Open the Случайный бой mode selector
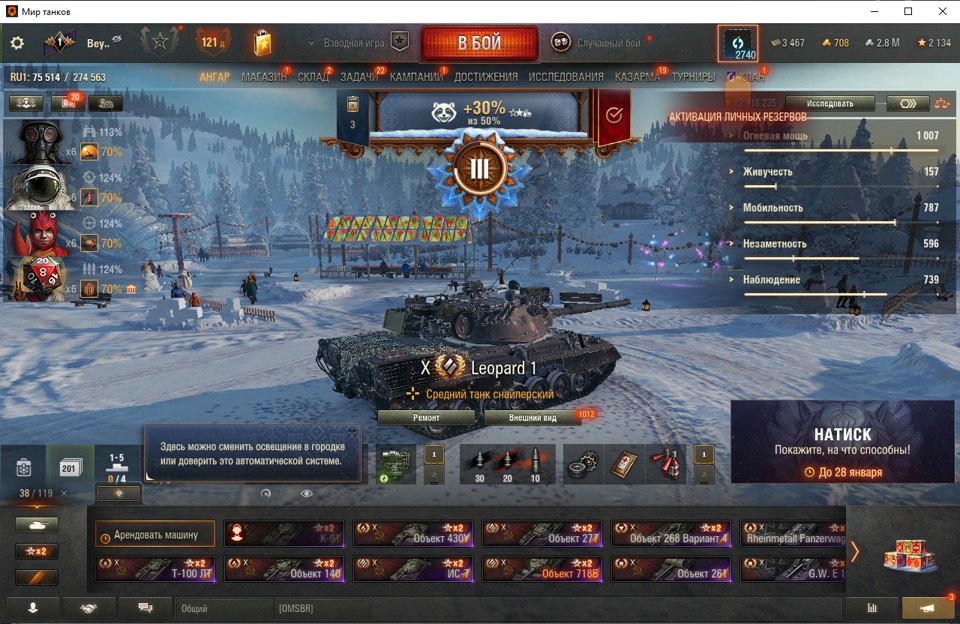The width and height of the screenshot is (960, 624). 596,43
